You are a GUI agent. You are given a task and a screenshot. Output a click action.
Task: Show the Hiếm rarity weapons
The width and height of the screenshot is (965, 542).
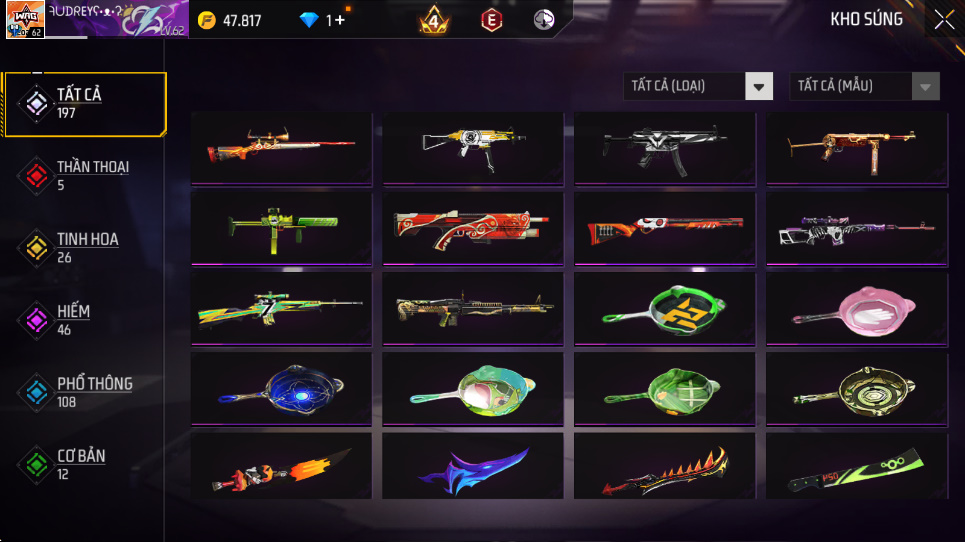click(x=84, y=319)
